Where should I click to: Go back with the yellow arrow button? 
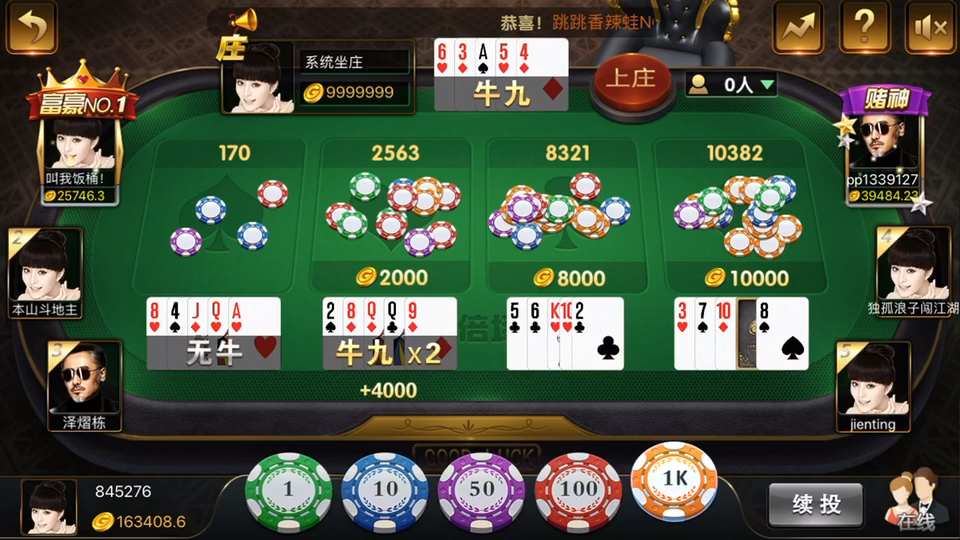(x=31, y=27)
